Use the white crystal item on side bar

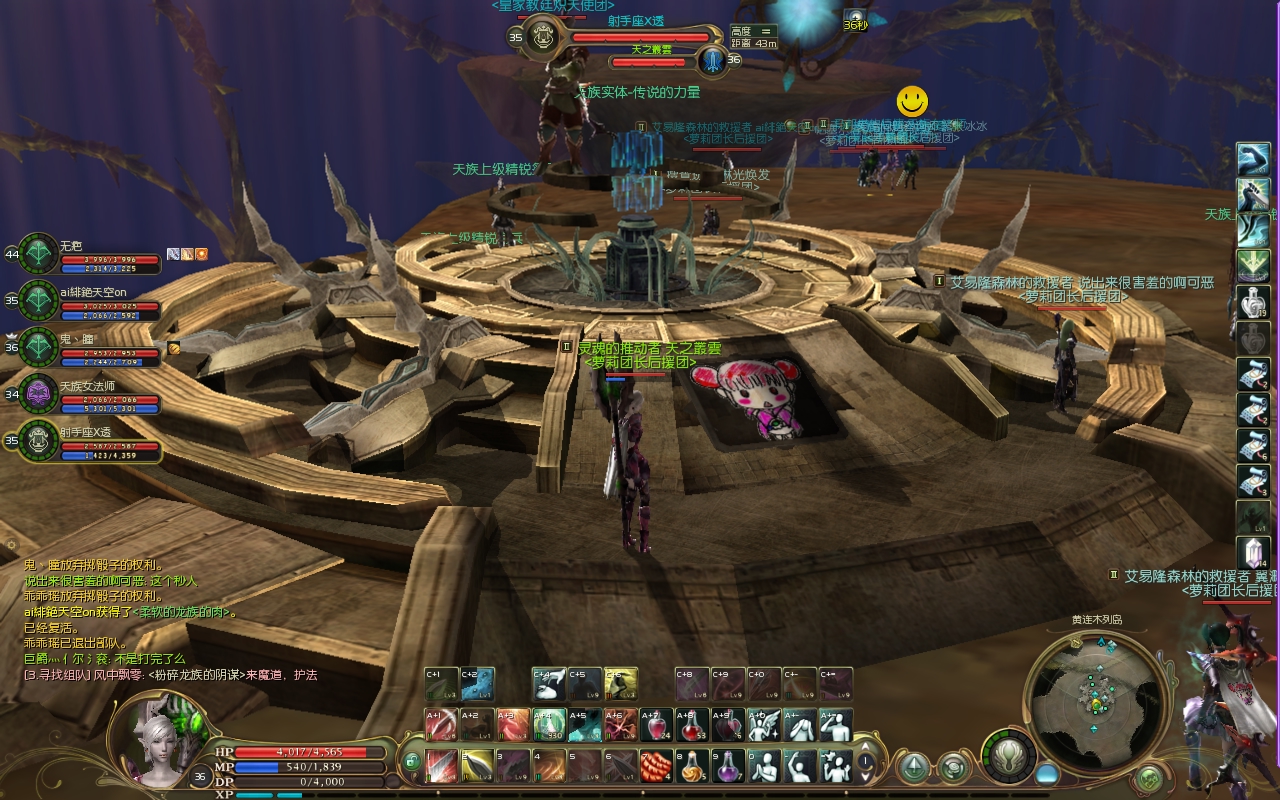[x=1253, y=553]
